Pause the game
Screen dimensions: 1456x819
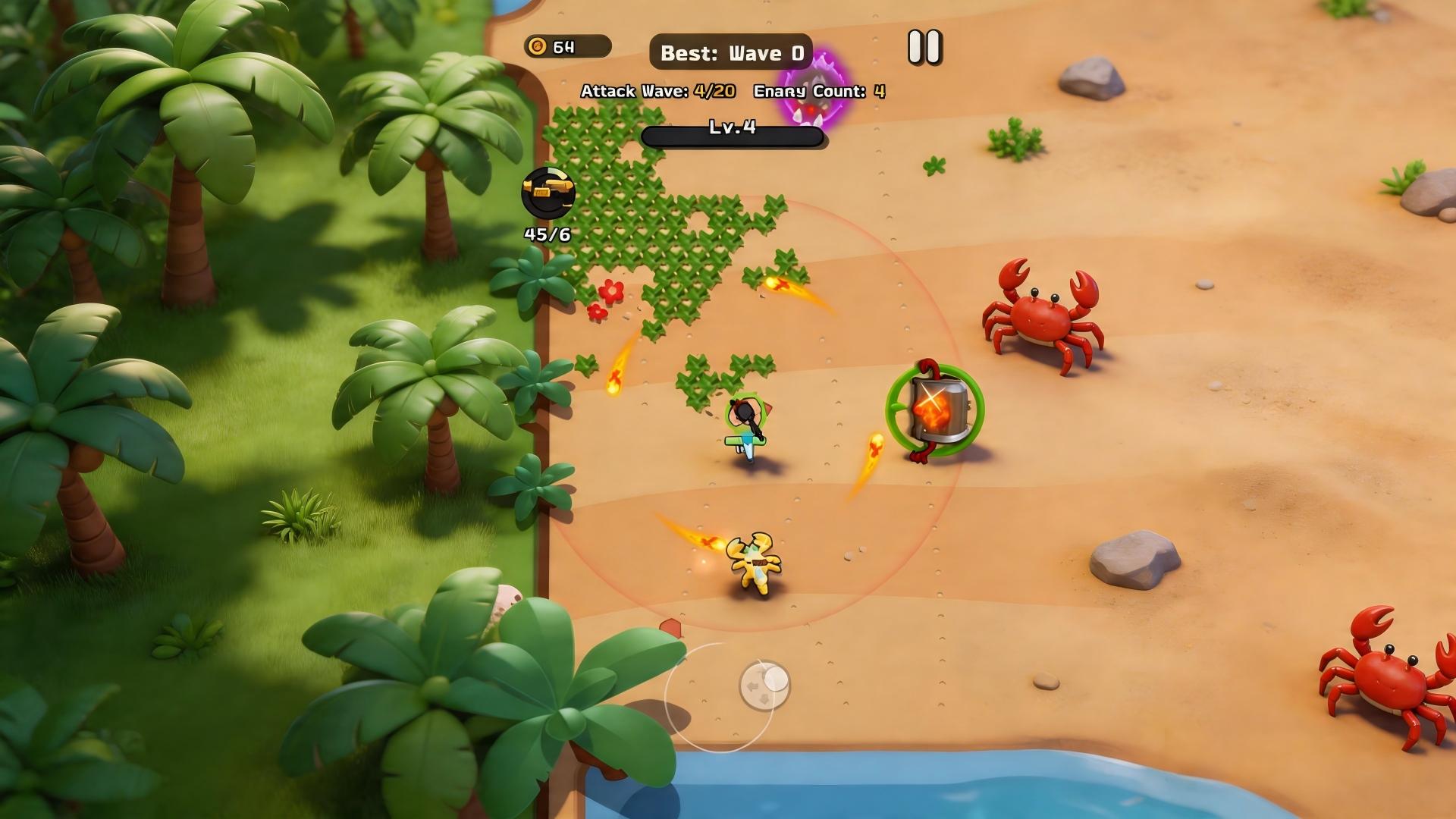click(924, 47)
